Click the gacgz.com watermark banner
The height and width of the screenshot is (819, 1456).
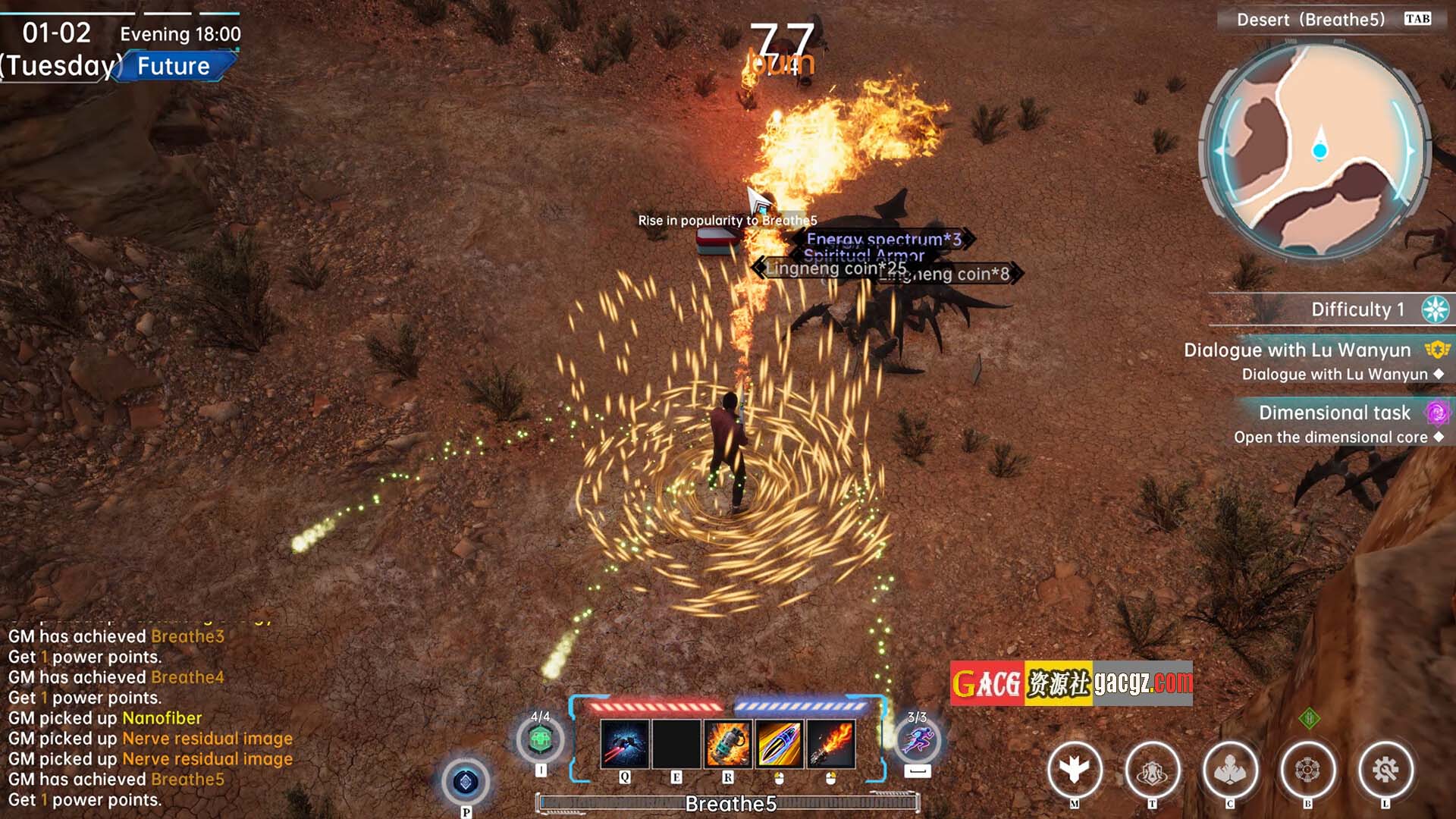point(1071,683)
